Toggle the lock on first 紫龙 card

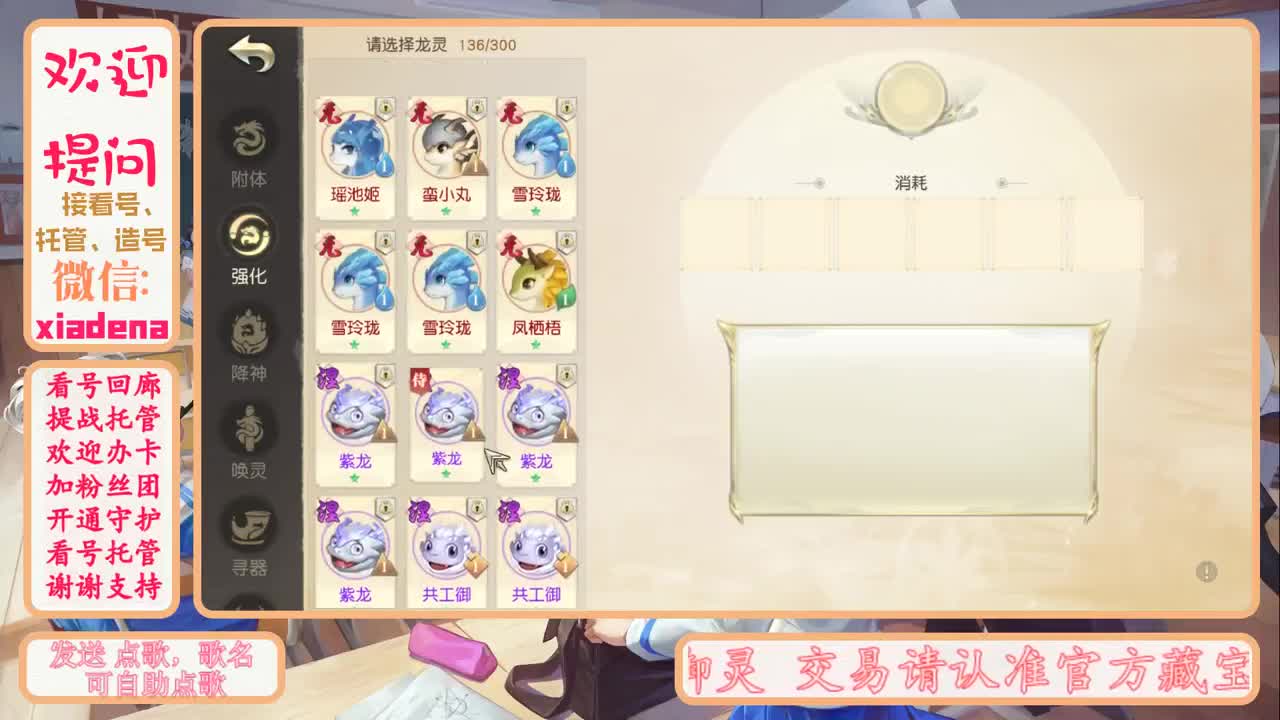pos(387,372)
